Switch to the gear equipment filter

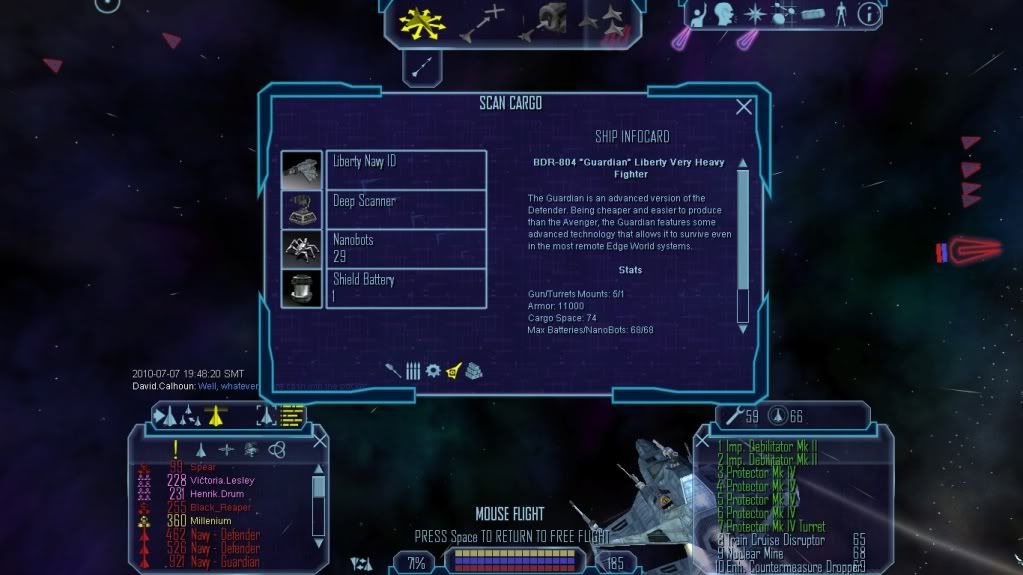tap(433, 370)
